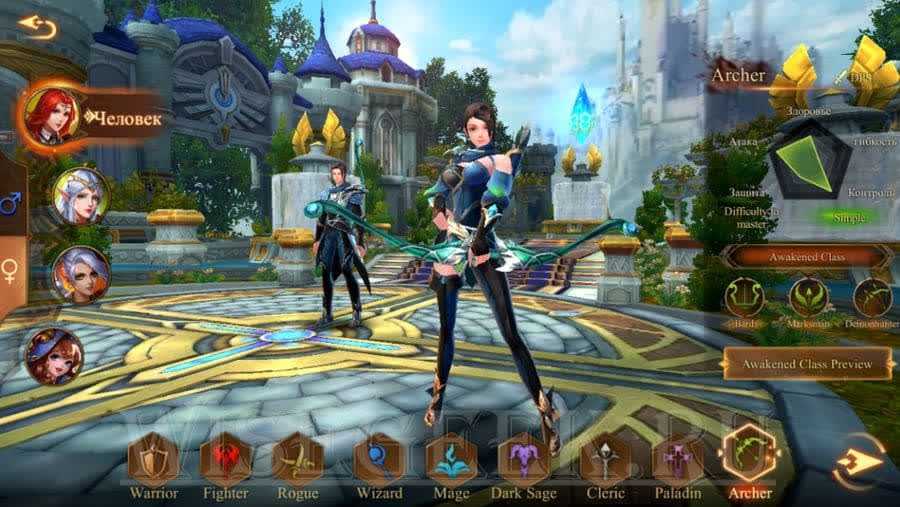Screen dimensions: 900x507
Task: Select the Archer class icon
Action: 749,455
